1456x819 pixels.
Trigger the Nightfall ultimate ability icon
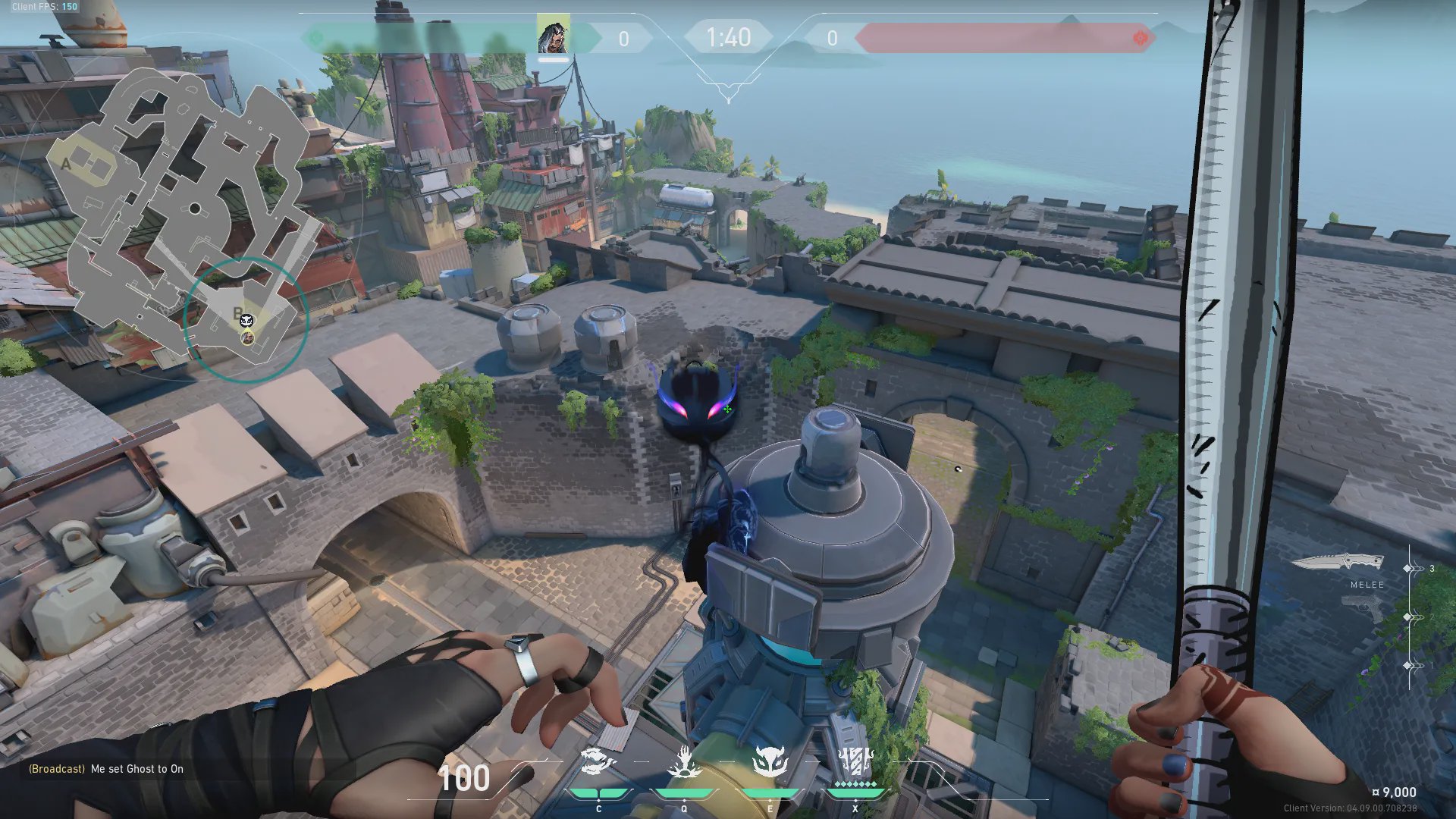tap(855, 761)
